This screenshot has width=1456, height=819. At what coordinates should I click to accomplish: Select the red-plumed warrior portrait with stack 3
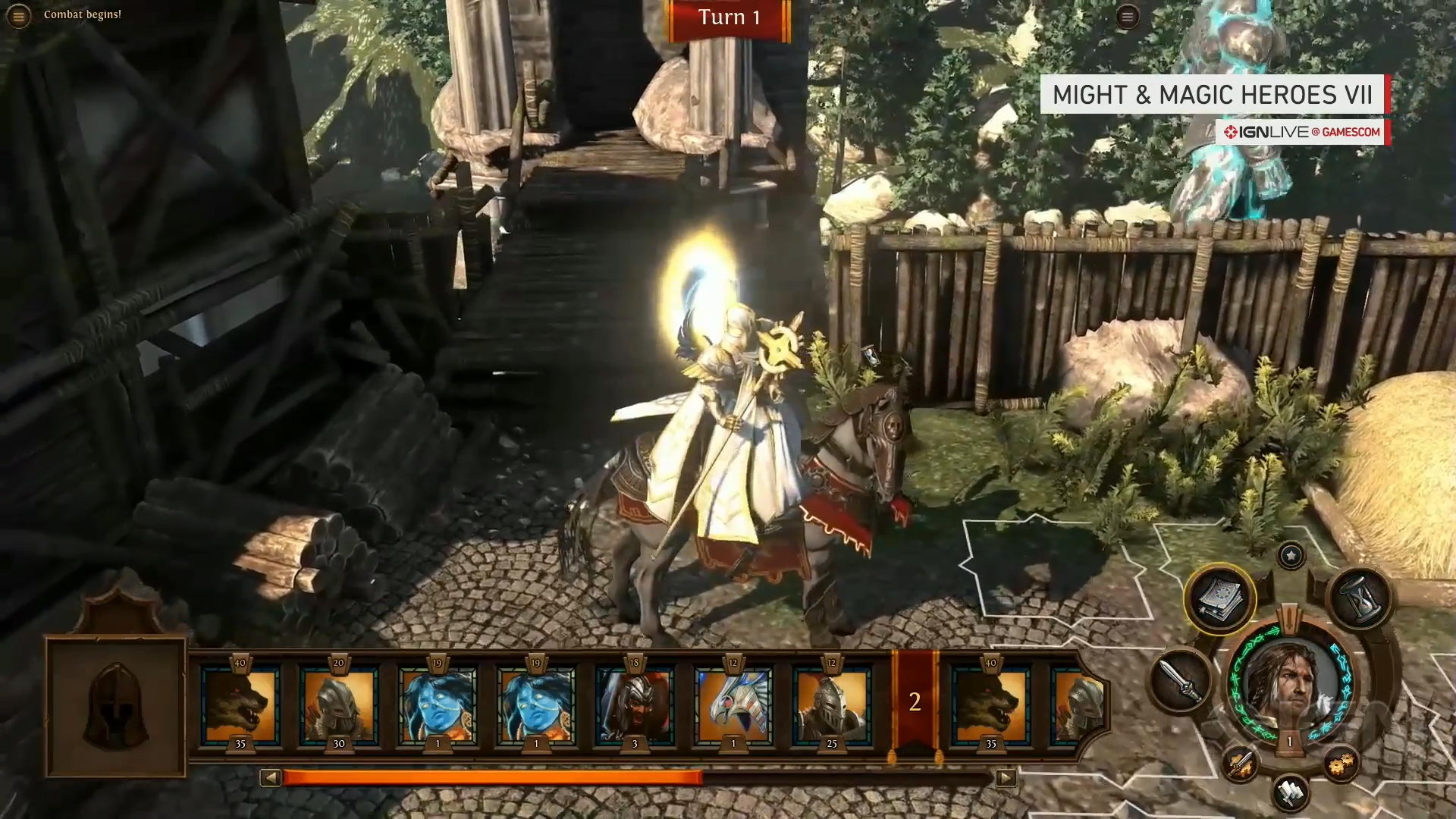coord(635,705)
